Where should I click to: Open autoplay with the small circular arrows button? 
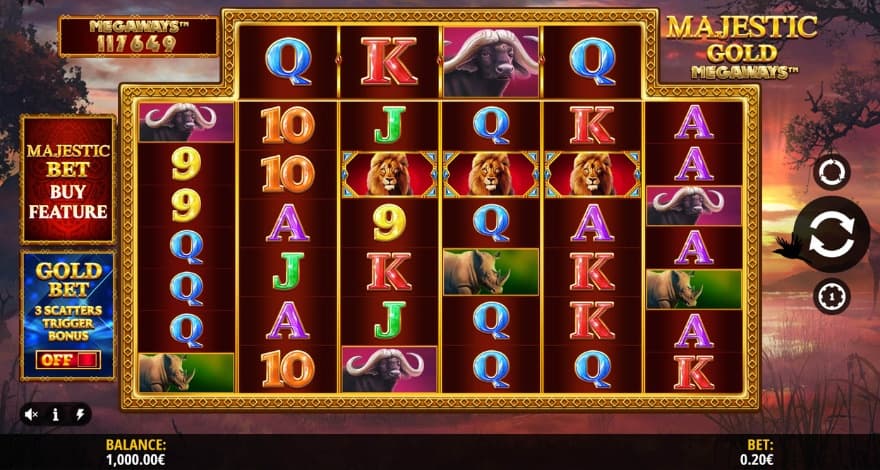(831, 172)
